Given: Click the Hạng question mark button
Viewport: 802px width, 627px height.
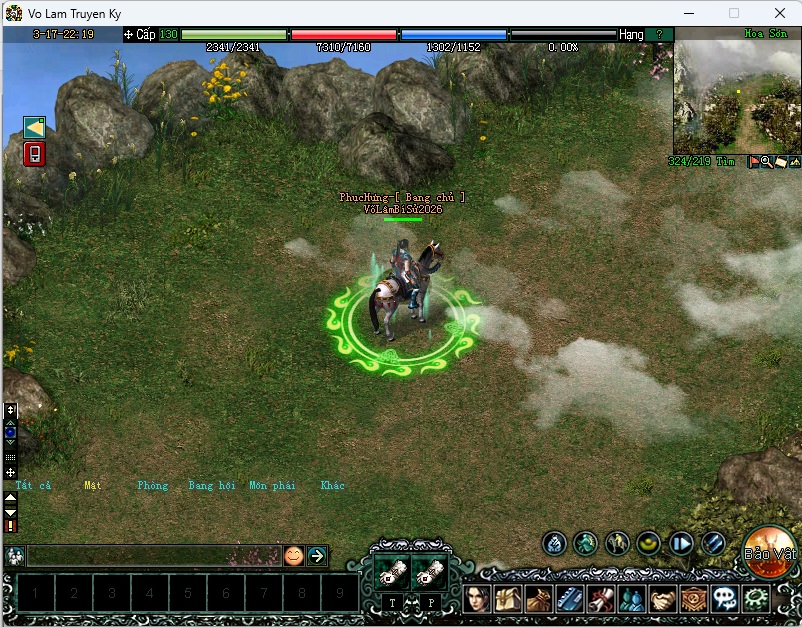Looking at the screenshot, I should click(x=659, y=34).
